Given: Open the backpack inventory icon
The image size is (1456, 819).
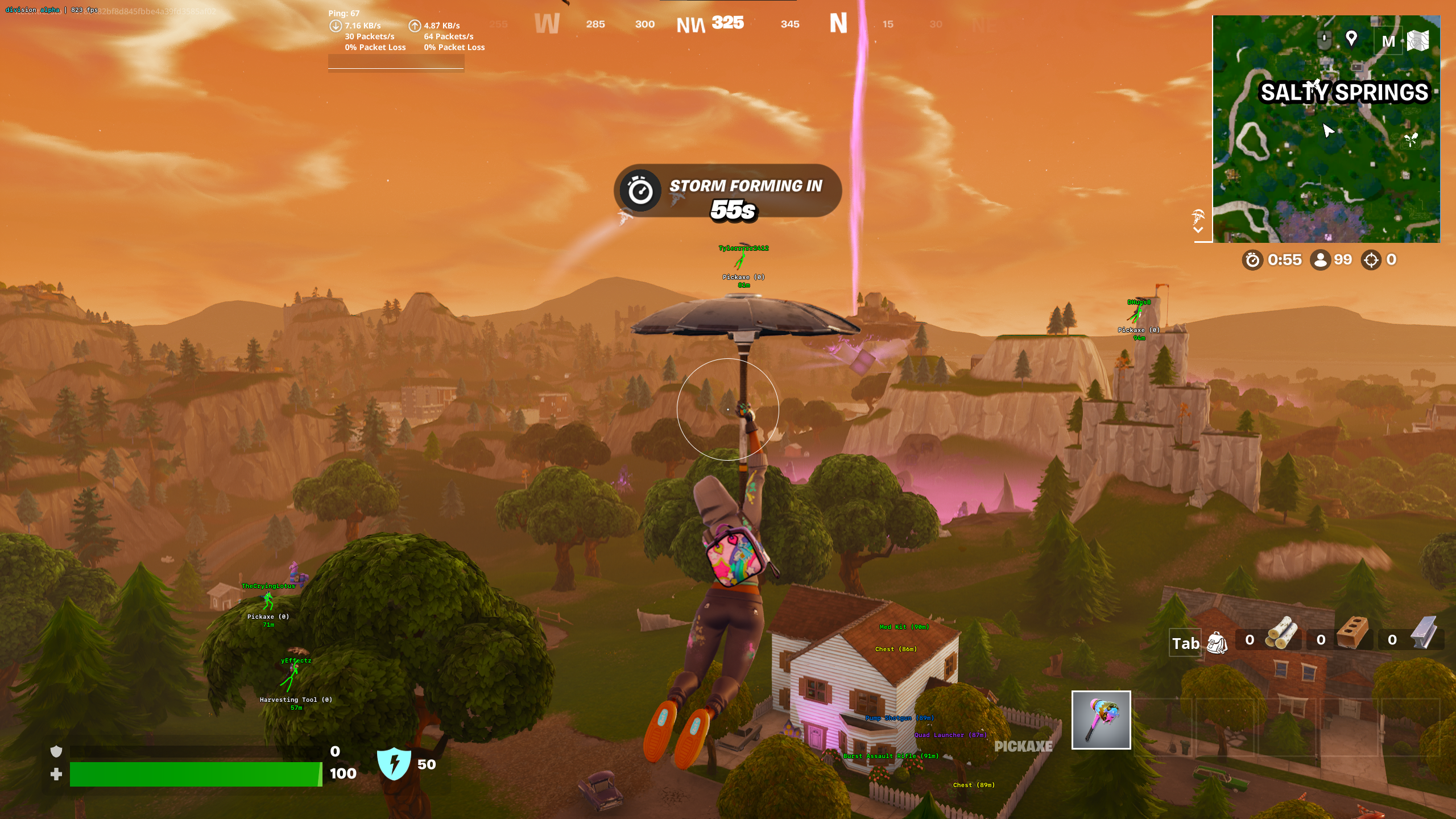Looking at the screenshot, I should 1217,643.
